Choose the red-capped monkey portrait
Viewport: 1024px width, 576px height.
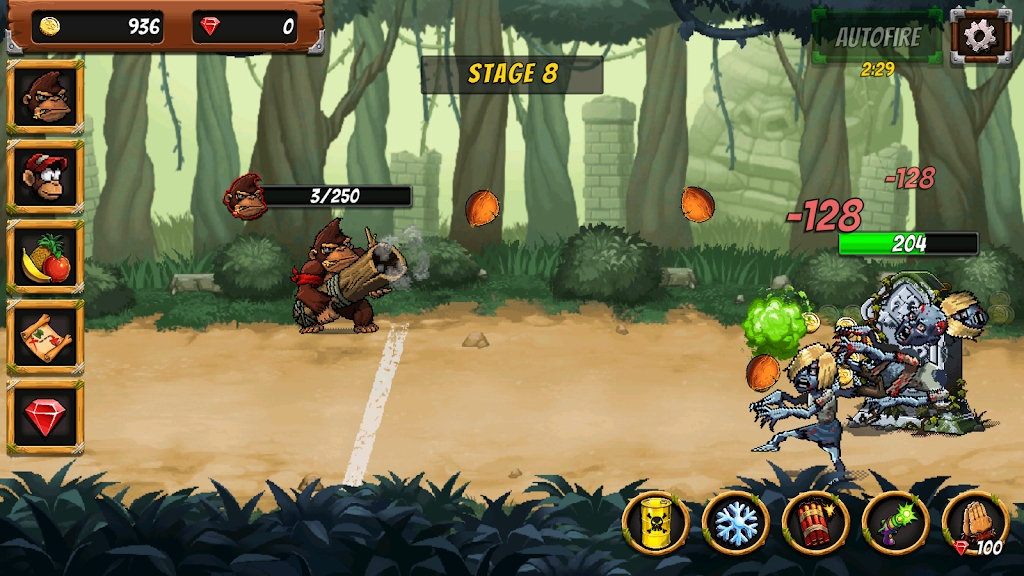45,177
